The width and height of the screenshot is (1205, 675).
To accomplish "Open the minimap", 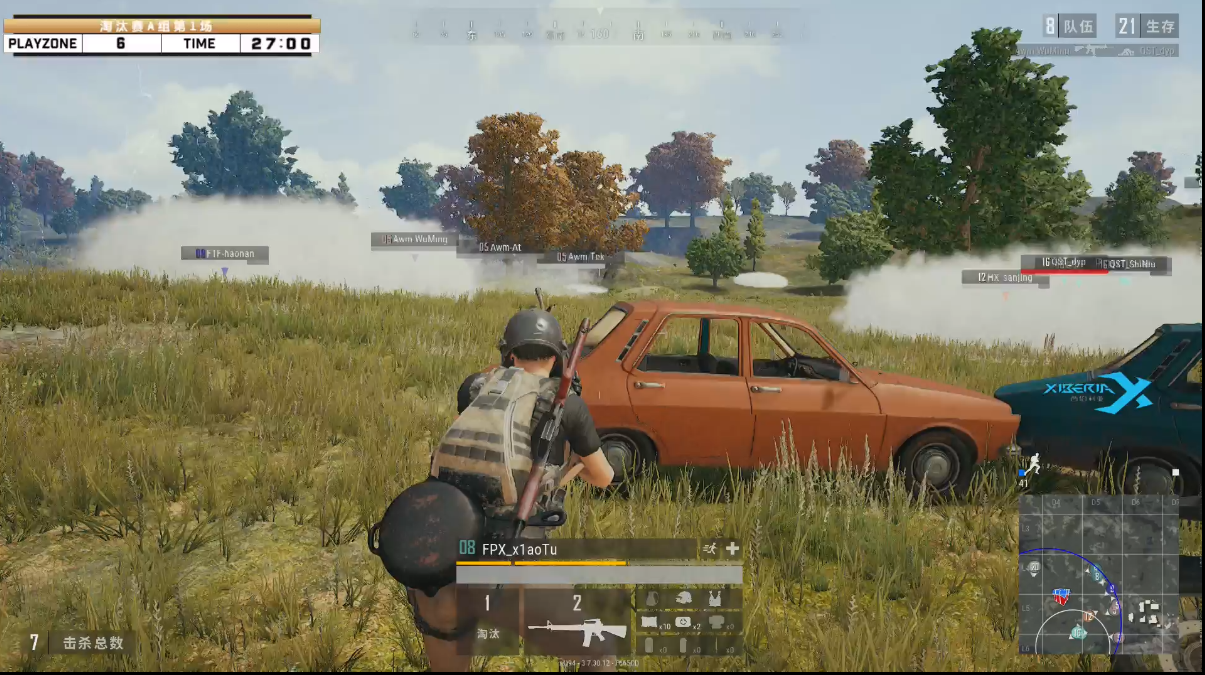I will click(x=1098, y=574).
